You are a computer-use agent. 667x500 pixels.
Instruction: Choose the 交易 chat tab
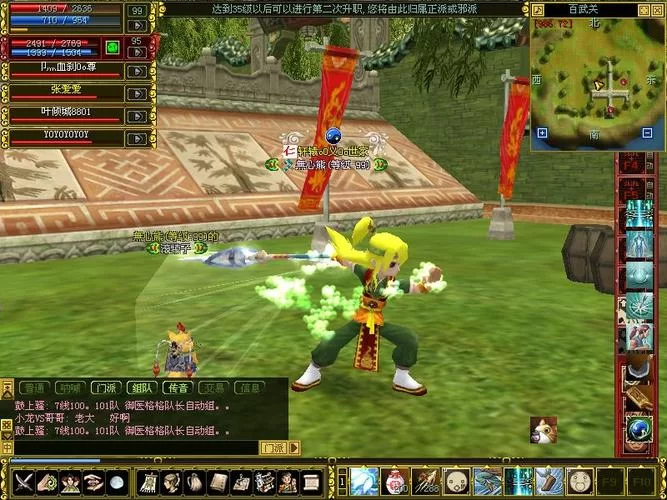tap(214, 387)
